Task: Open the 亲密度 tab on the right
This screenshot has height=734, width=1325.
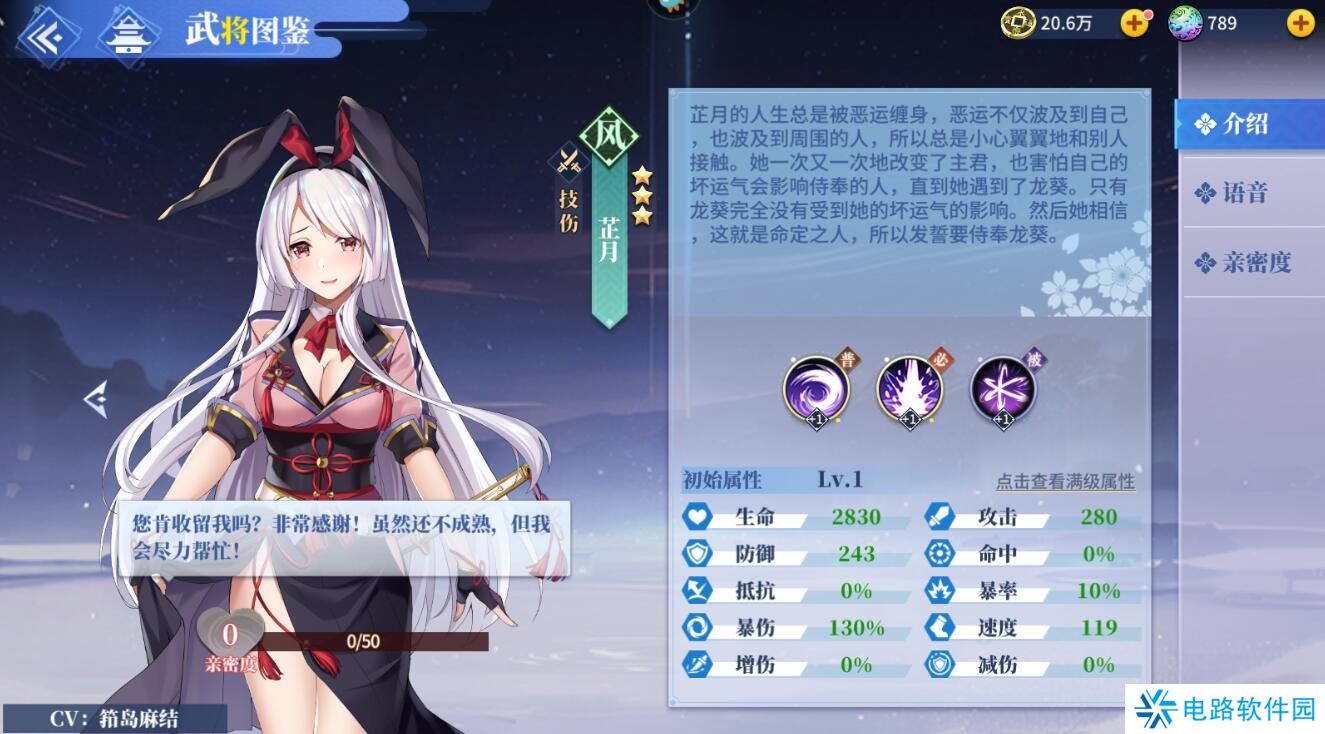Action: coord(1251,262)
